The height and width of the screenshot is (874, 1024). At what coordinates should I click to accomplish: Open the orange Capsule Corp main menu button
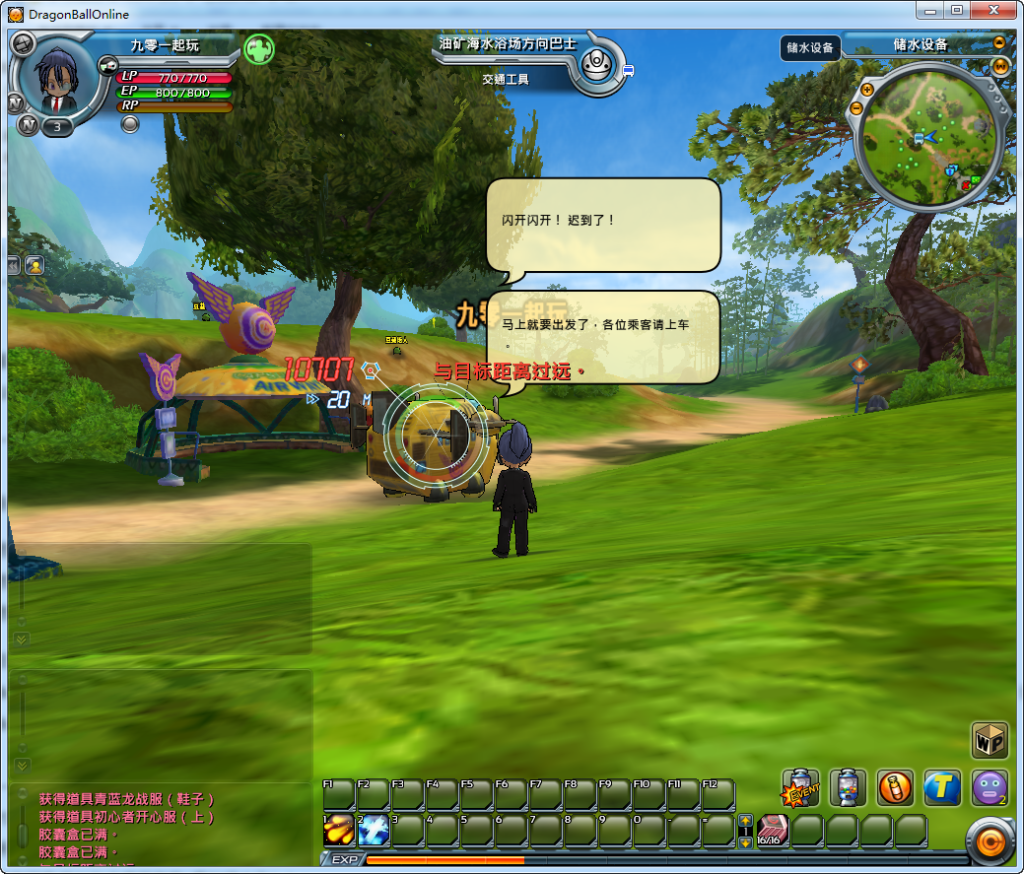[989, 843]
